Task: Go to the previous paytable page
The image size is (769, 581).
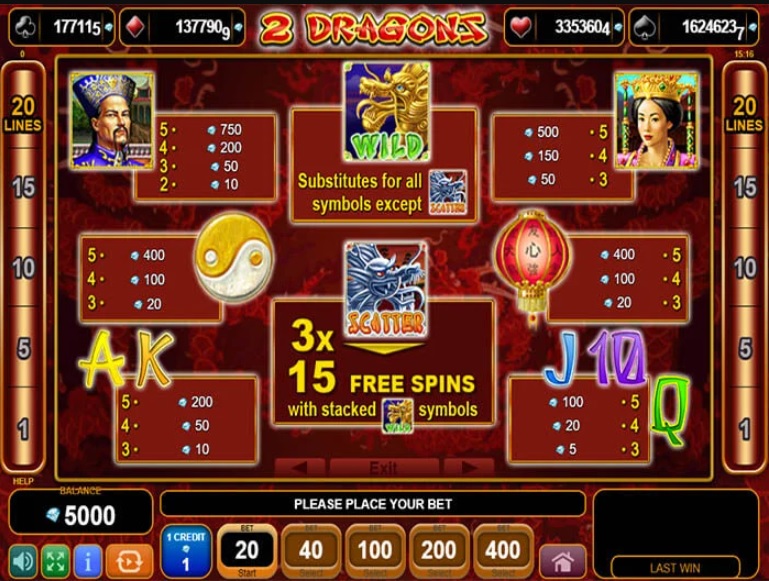Action: pyautogui.click(x=300, y=467)
